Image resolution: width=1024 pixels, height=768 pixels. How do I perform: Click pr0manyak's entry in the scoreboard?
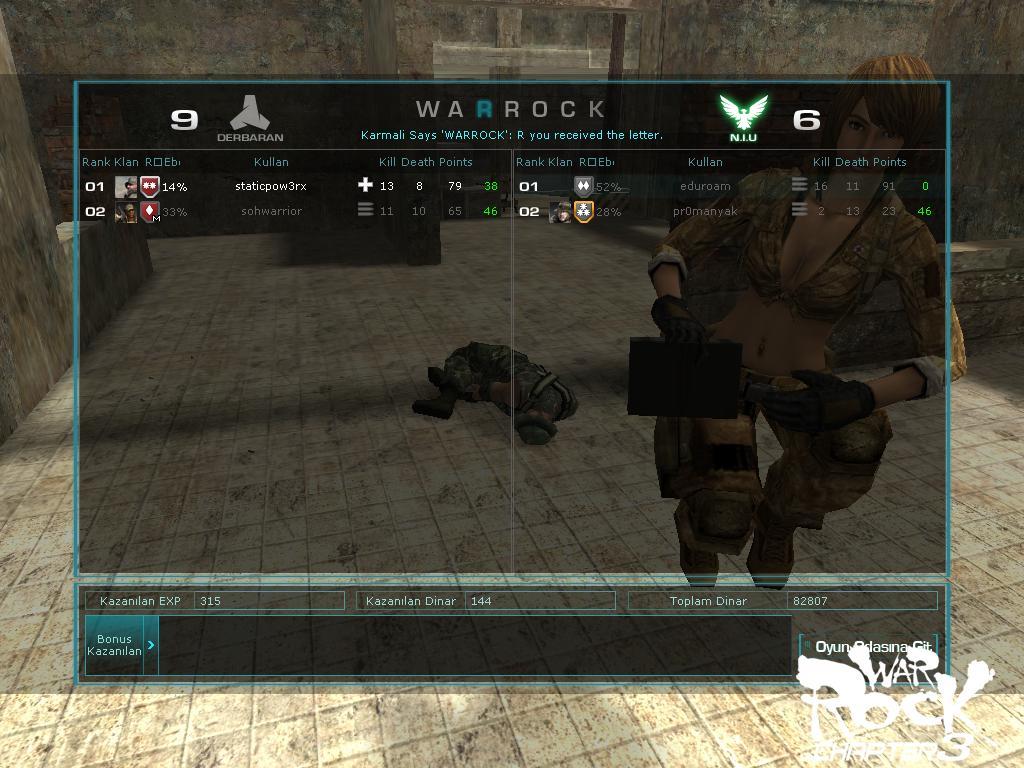705,211
